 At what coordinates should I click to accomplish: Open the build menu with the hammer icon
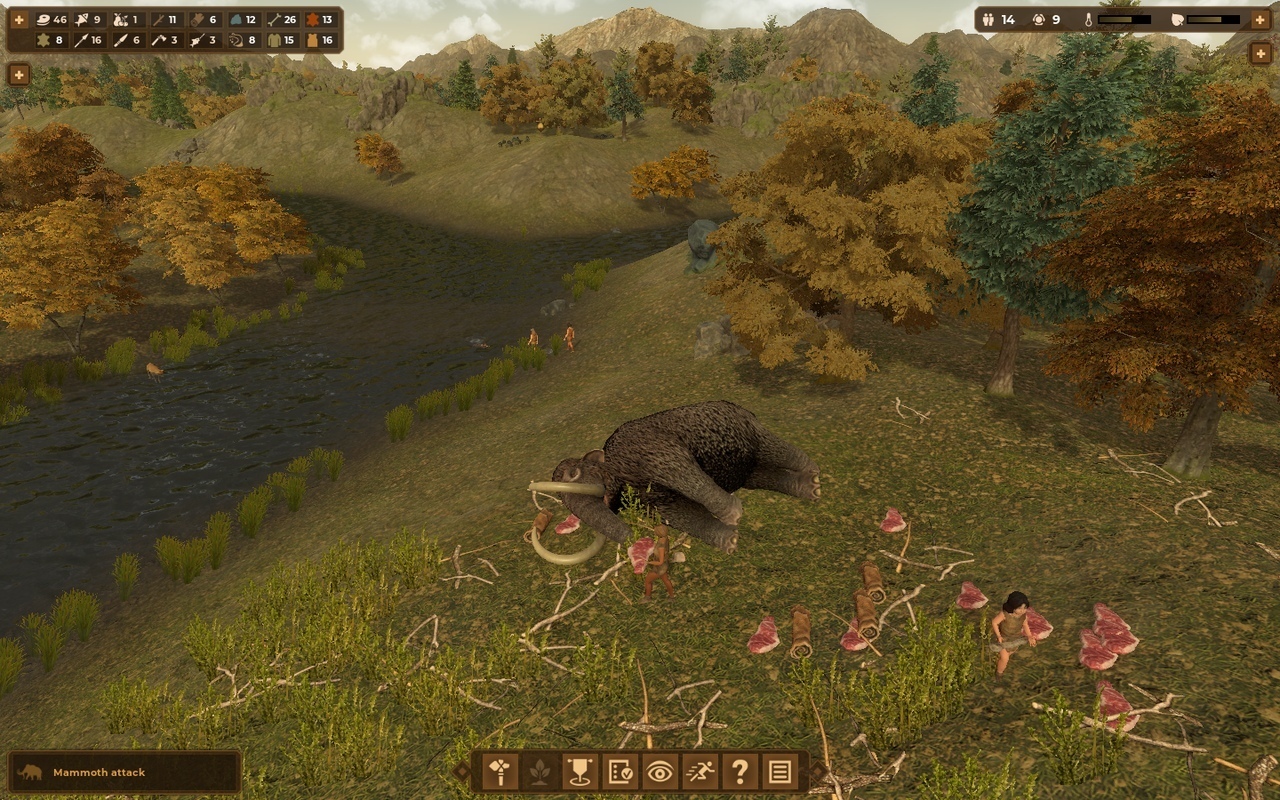pyautogui.click(x=499, y=772)
